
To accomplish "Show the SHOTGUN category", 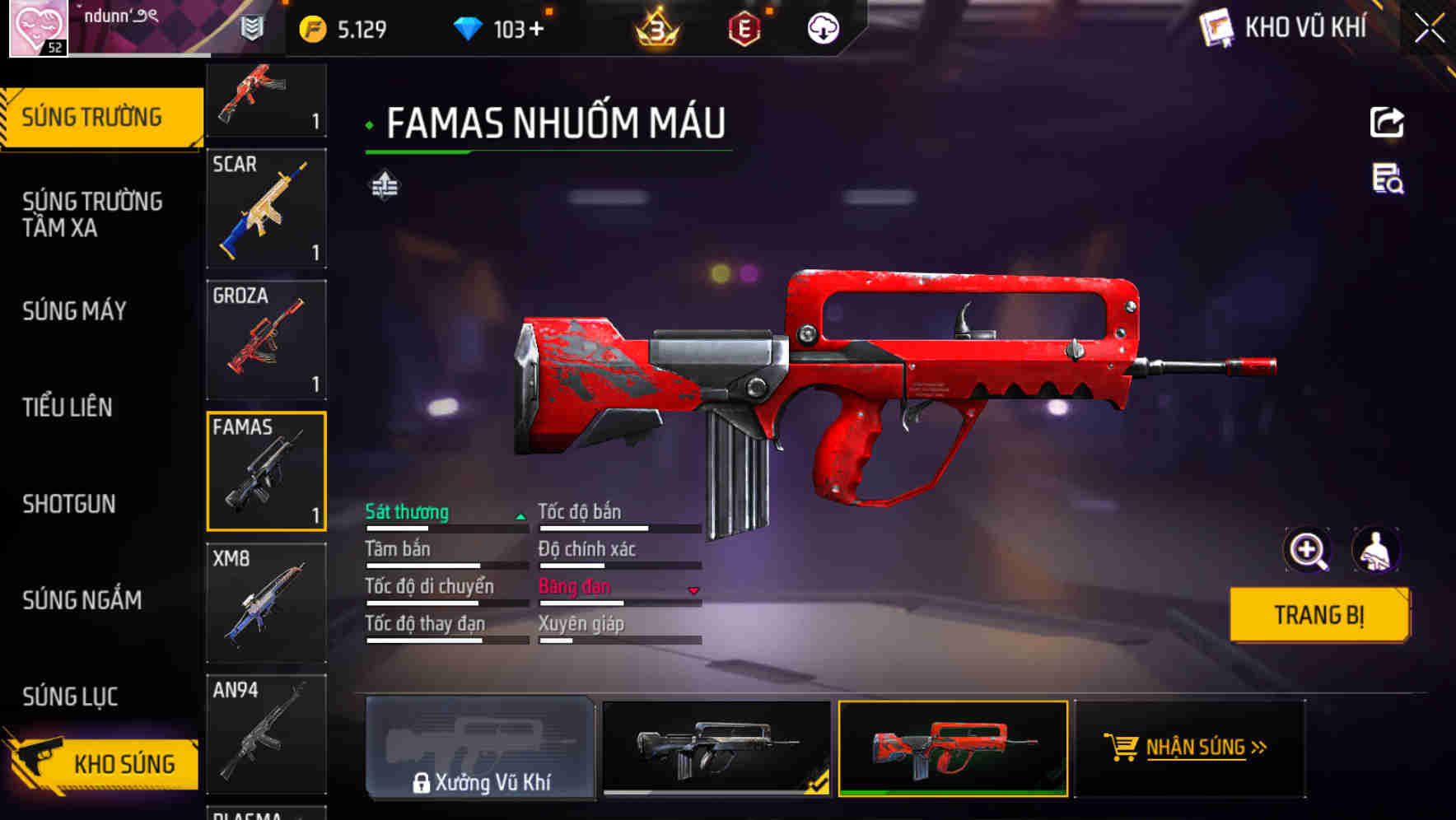I will [69, 504].
